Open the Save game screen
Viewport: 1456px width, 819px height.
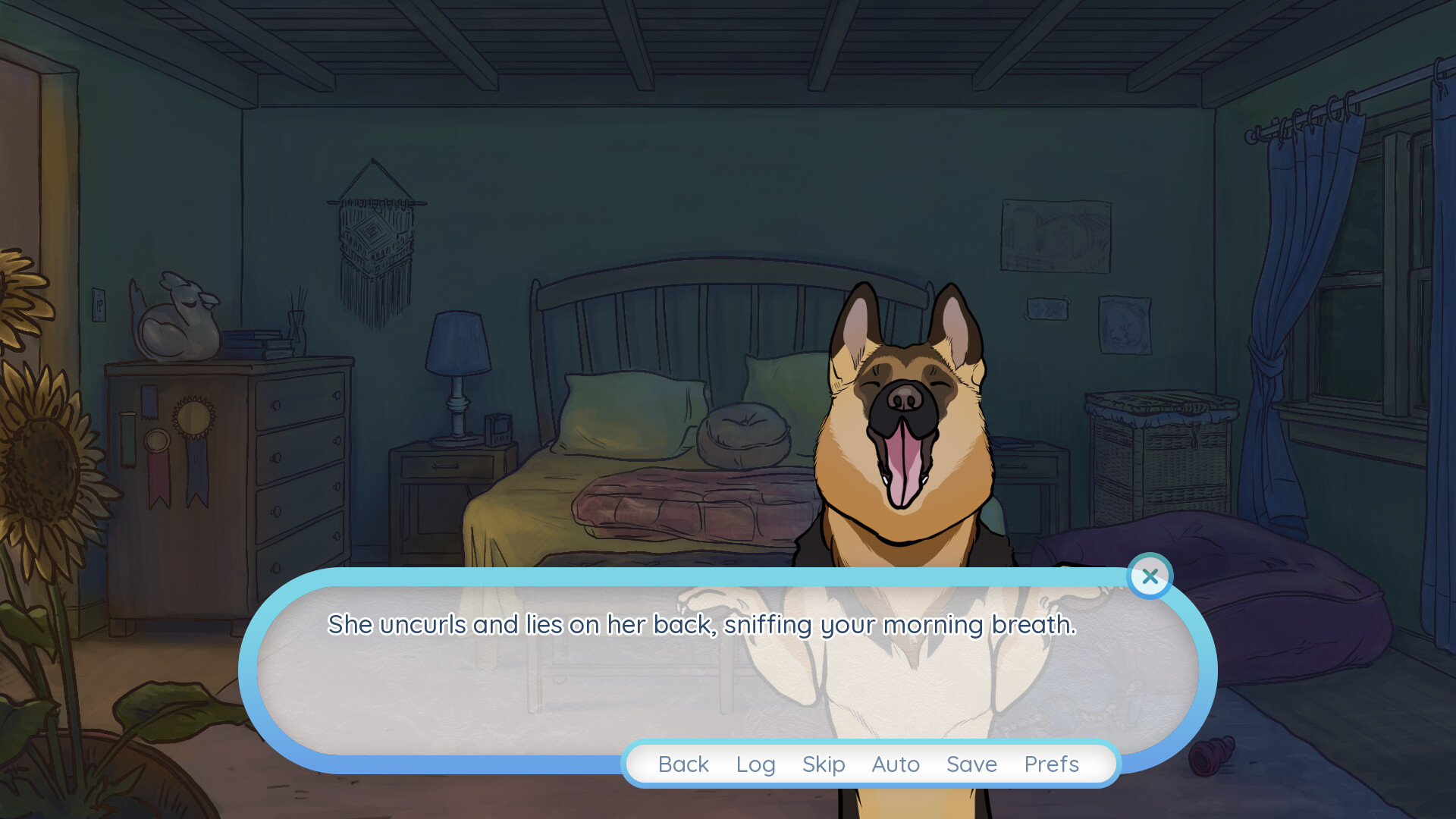pos(971,764)
